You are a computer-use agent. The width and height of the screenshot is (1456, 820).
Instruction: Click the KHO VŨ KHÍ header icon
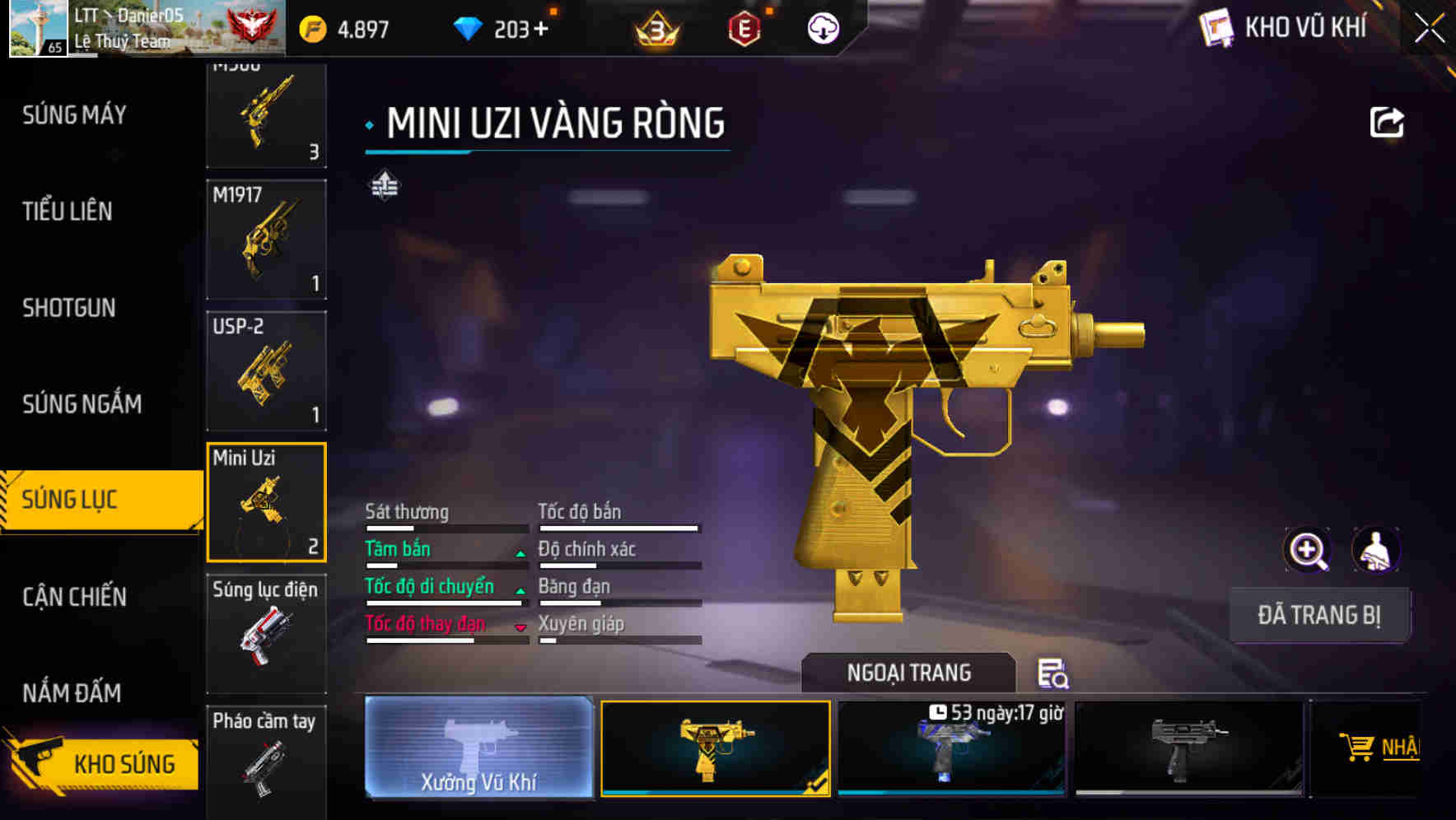click(x=1217, y=27)
